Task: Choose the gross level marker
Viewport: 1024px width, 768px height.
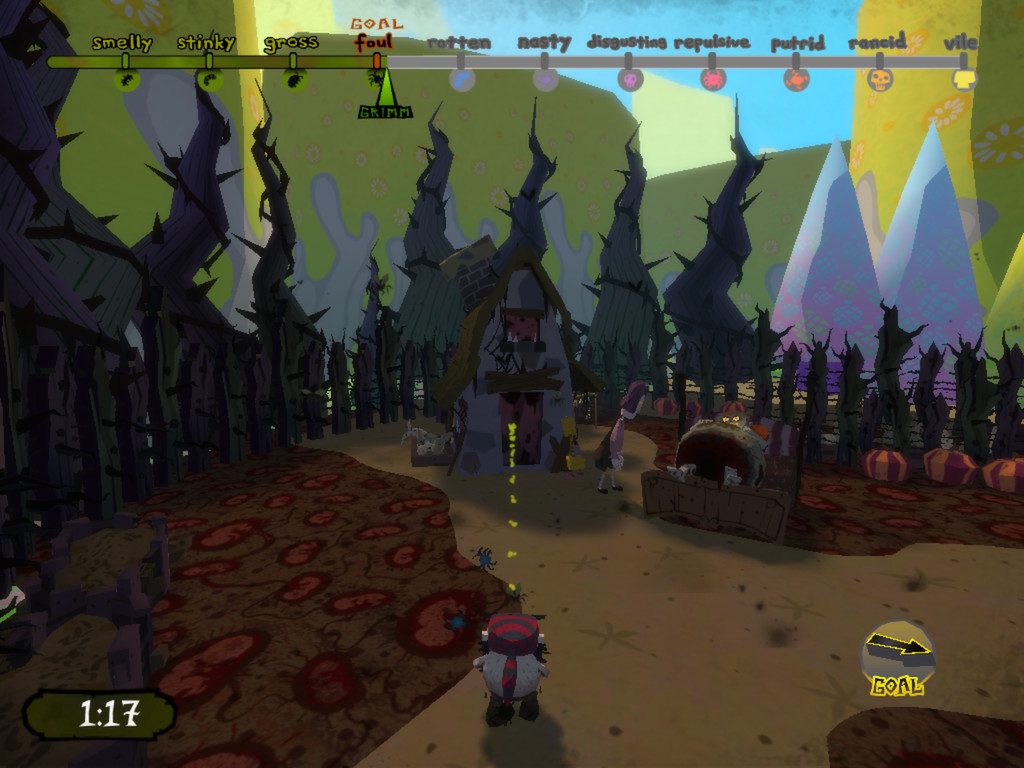Action: [293, 77]
